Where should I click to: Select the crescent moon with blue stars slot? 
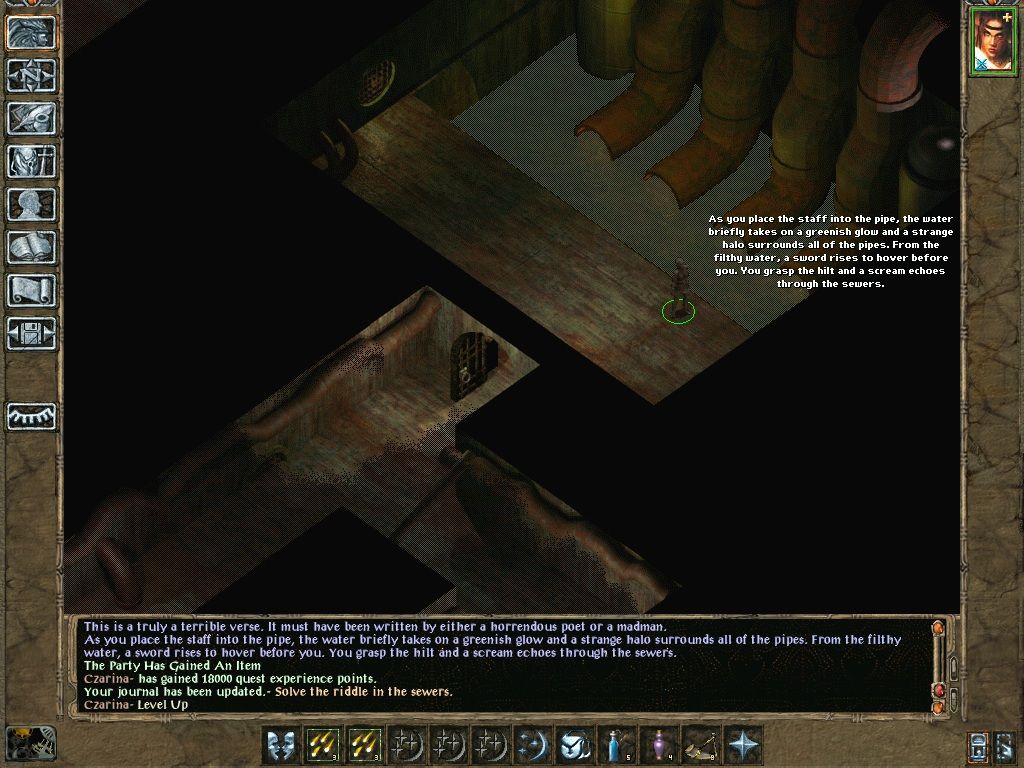(534, 745)
